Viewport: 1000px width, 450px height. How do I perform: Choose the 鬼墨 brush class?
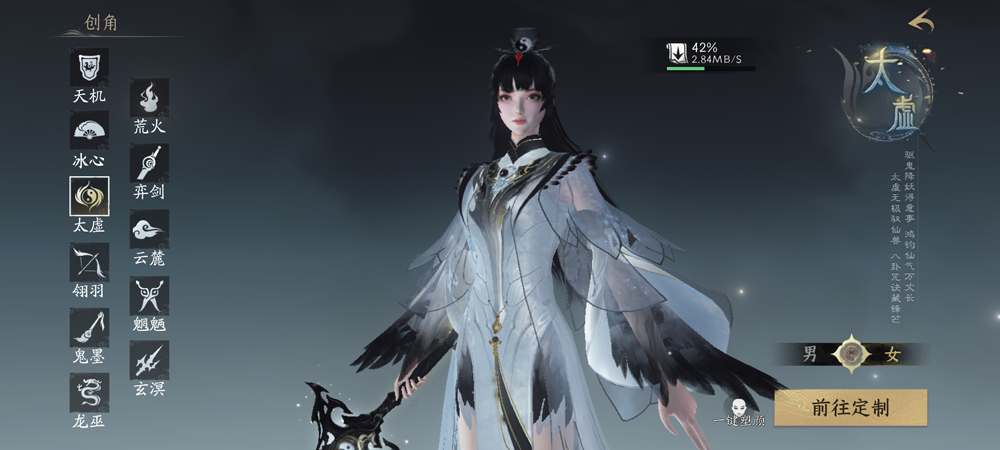(x=89, y=327)
